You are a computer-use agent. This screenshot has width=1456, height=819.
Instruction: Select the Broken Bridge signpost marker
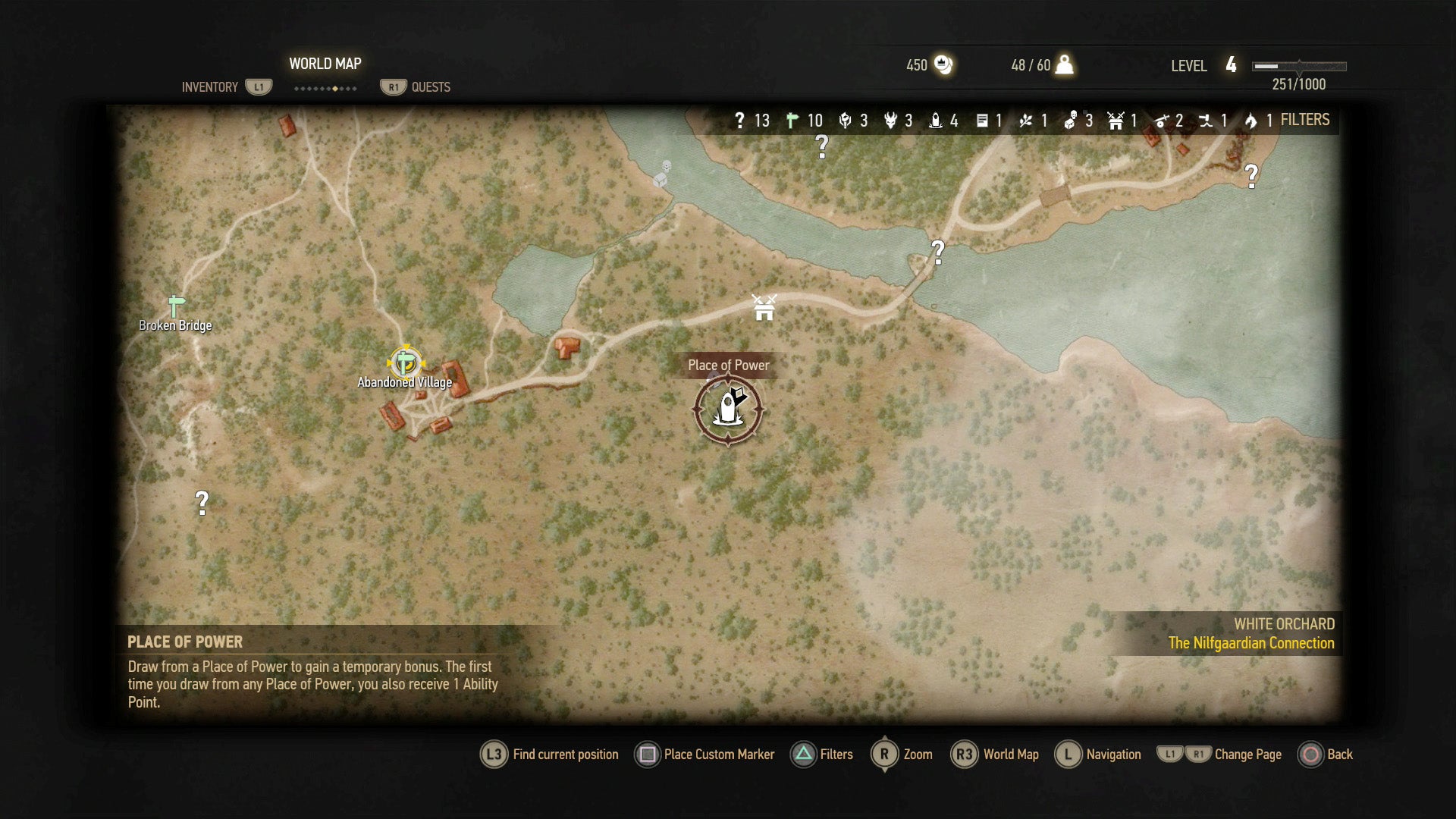point(176,306)
